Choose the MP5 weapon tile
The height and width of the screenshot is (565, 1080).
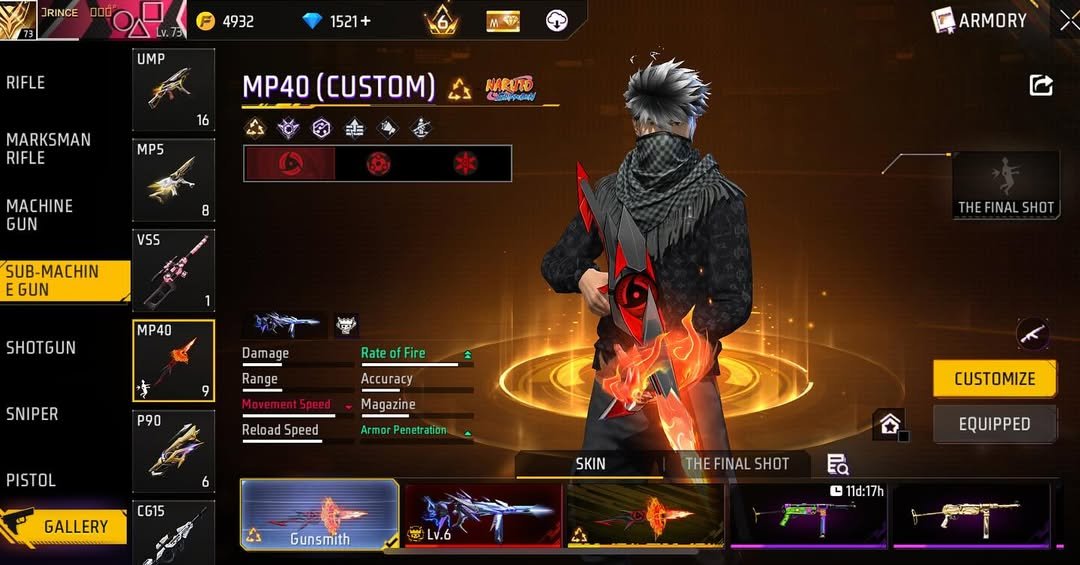pyautogui.click(x=173, y=180)
